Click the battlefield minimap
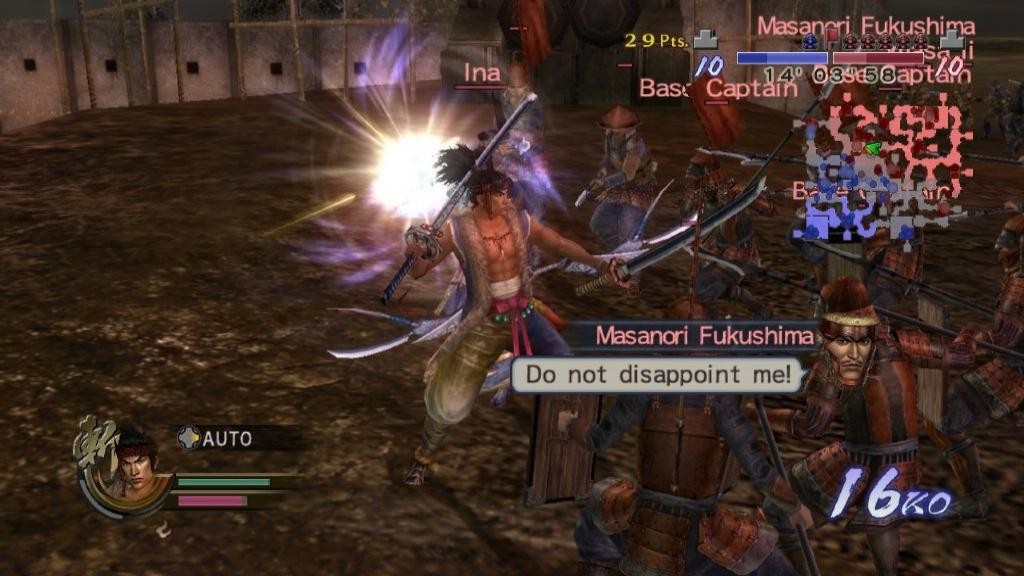The image size is (1024, 576). tap(880, 167)
